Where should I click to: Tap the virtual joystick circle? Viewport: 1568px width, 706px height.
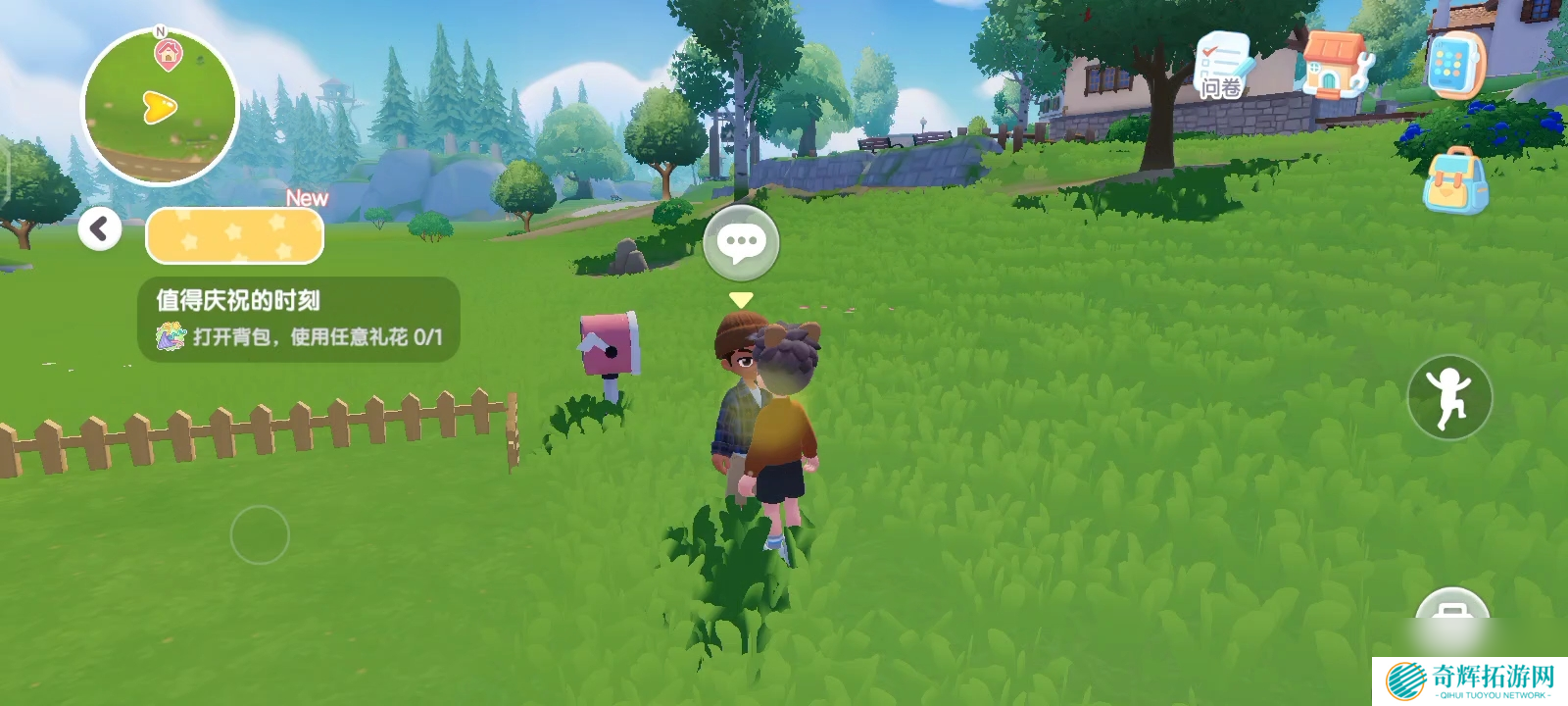pyautogui.click(x=260, y=534)
